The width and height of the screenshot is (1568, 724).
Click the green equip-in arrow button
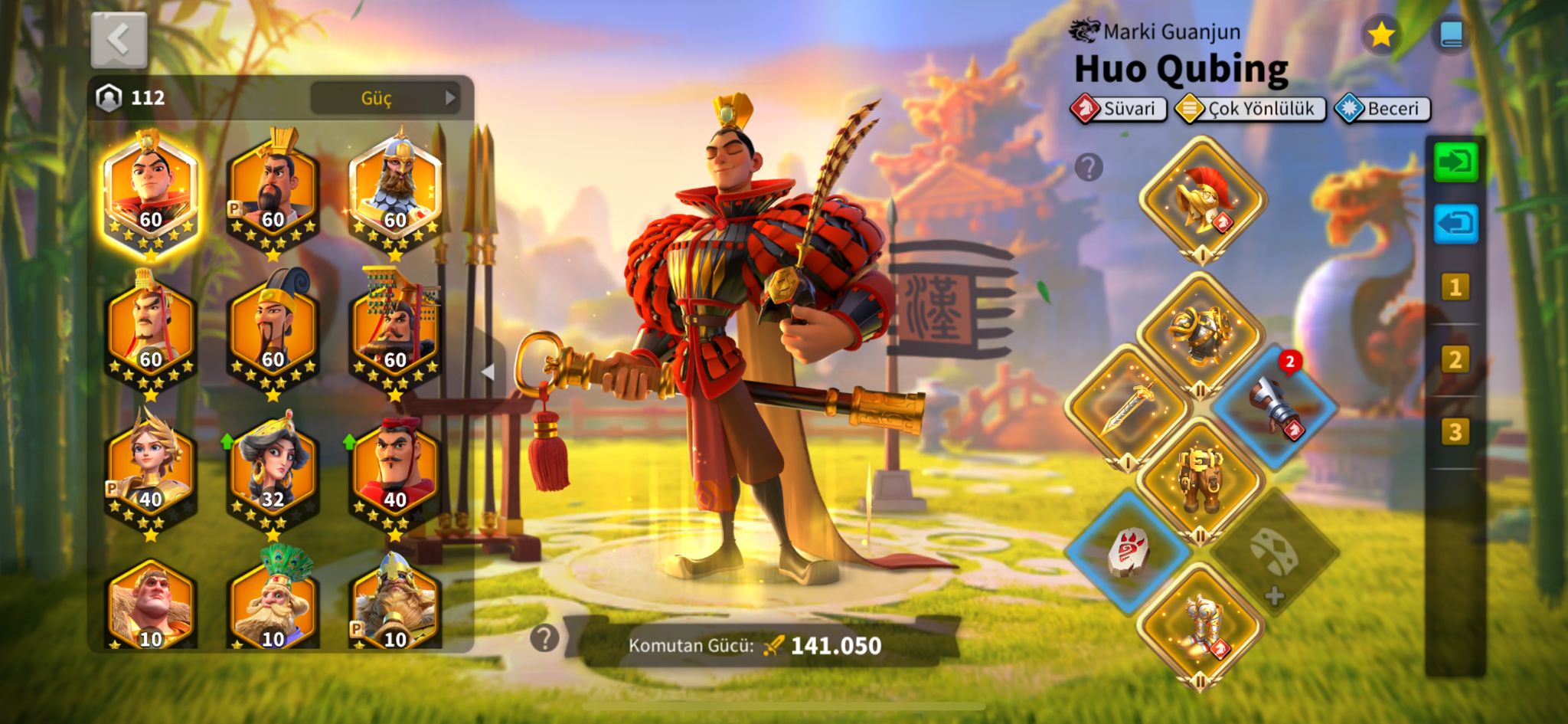click(x=1455, y=163)
